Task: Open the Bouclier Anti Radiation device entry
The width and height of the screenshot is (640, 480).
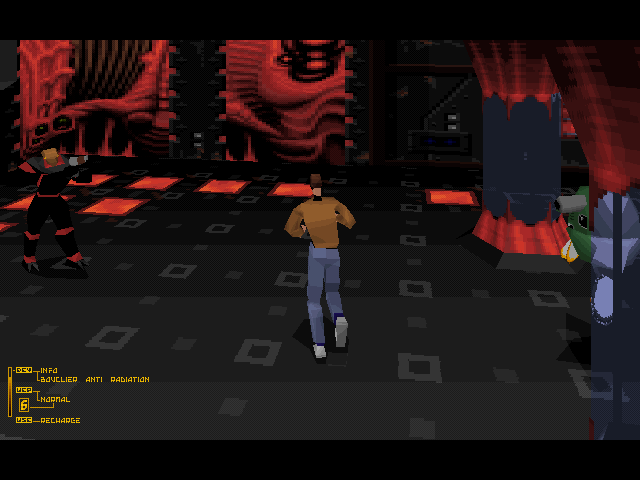Action: [95, 379]
